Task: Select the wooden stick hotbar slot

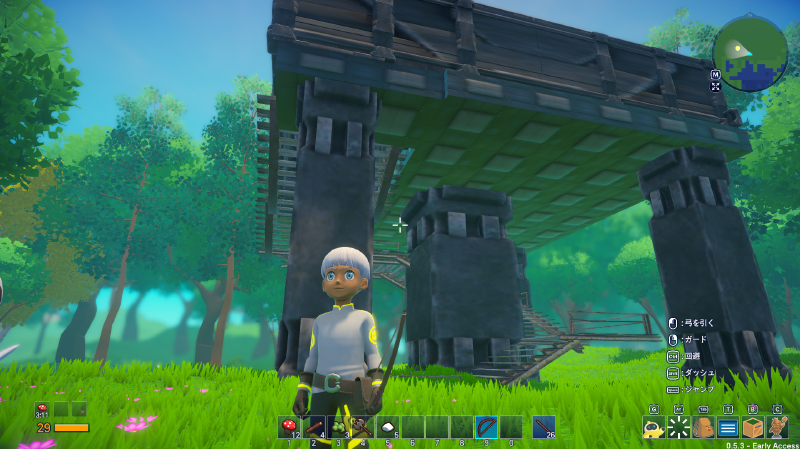Action: coord(314,427)
